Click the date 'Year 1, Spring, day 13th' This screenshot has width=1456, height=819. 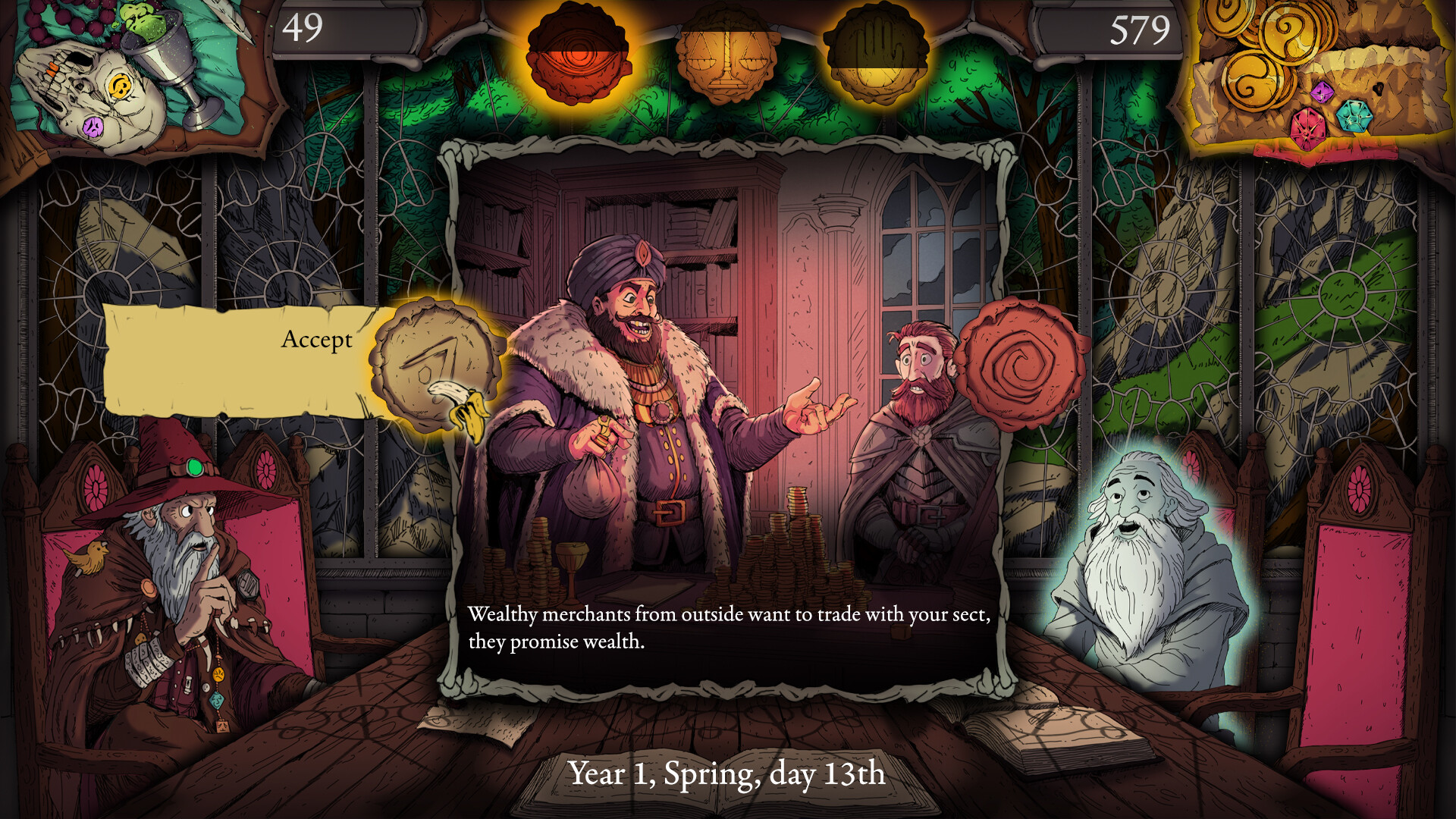click(x=727, y=775)
